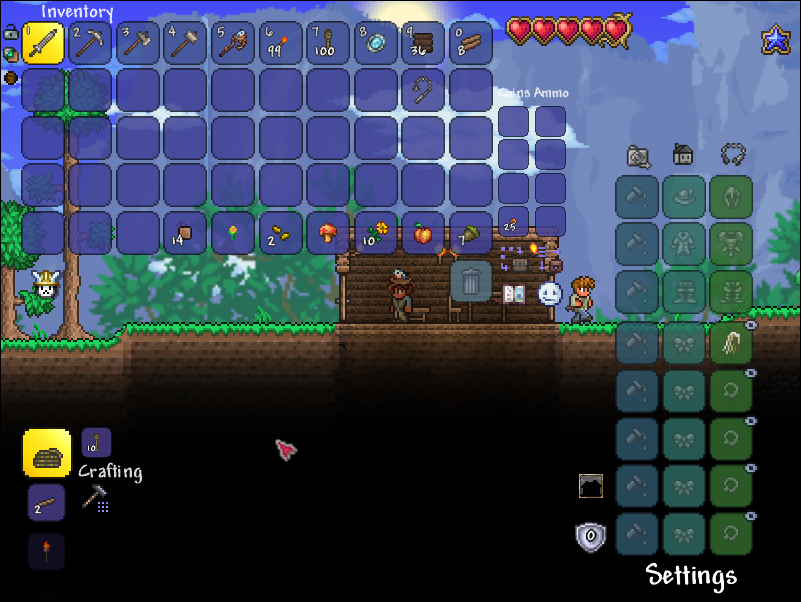Select the stack of 99 torches
Image resolution: width=801 pixels, height=602 pixels.
pos(282,42)
